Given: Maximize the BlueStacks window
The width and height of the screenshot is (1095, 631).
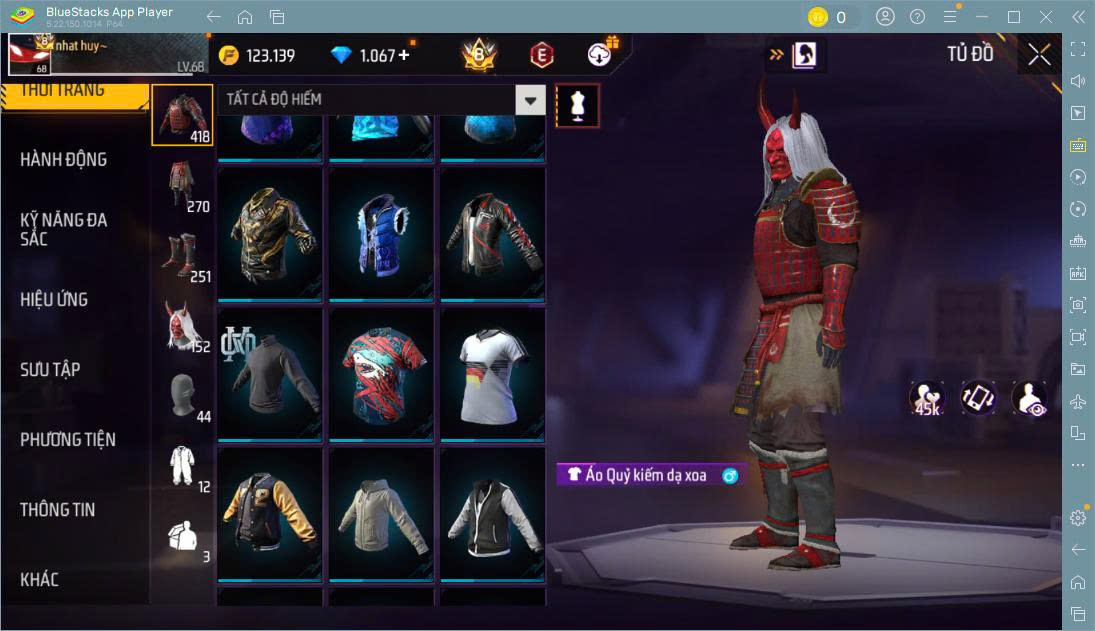Looking at the screenshot, I should tap(1014, 17).
